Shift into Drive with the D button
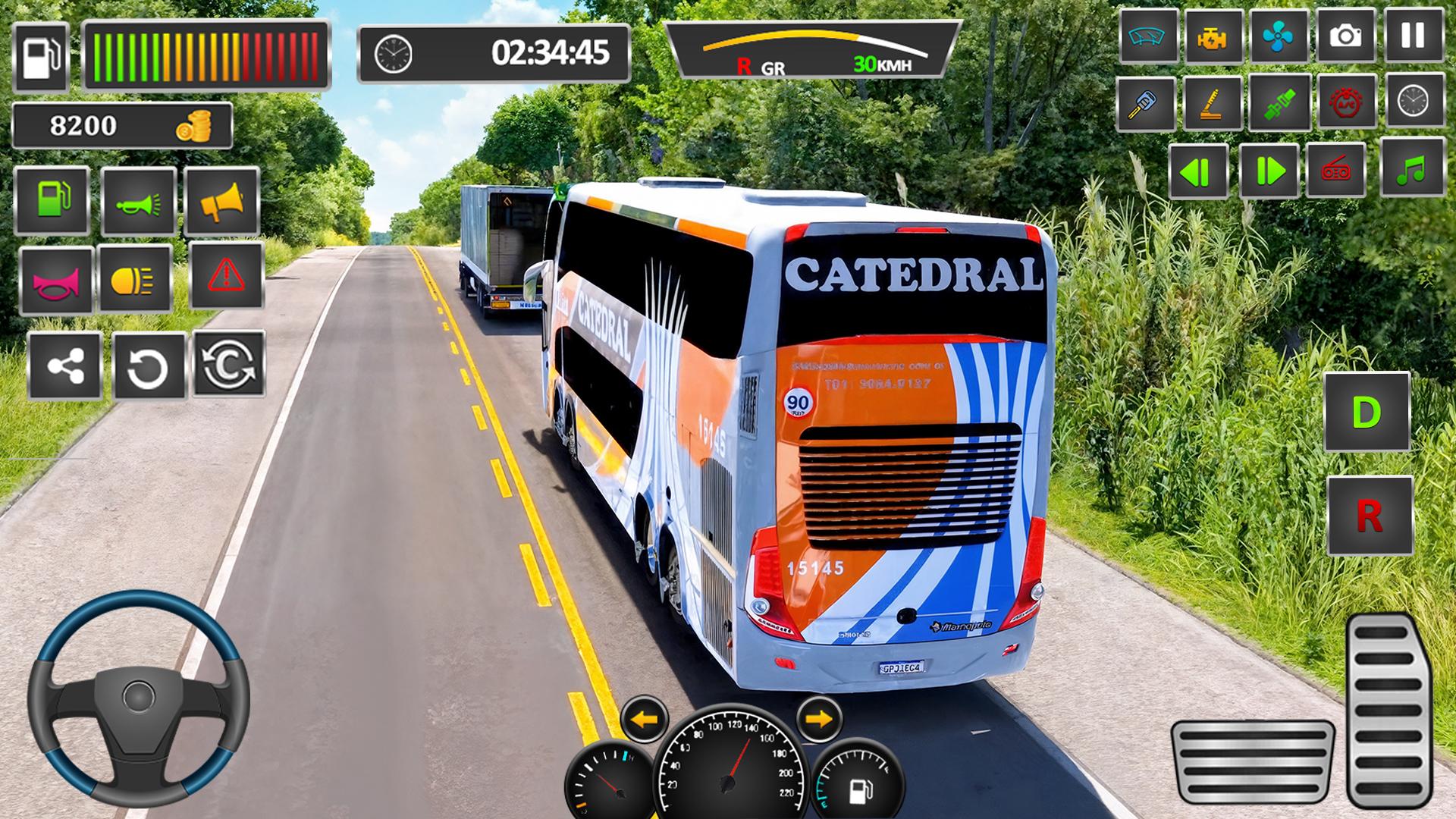1456x819 pixels. tap(1366, 412)
